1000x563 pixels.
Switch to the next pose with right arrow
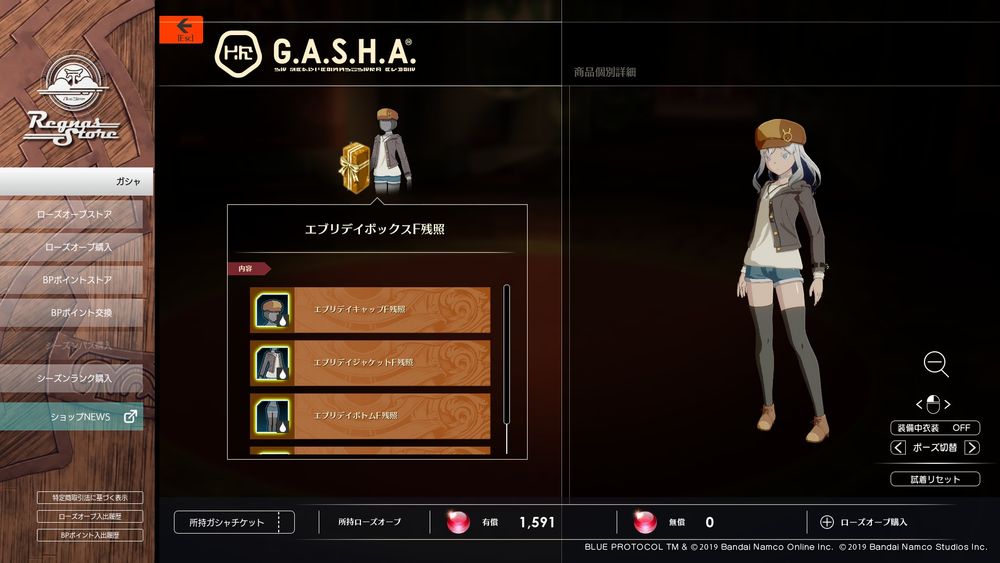(x=972, y=448)
